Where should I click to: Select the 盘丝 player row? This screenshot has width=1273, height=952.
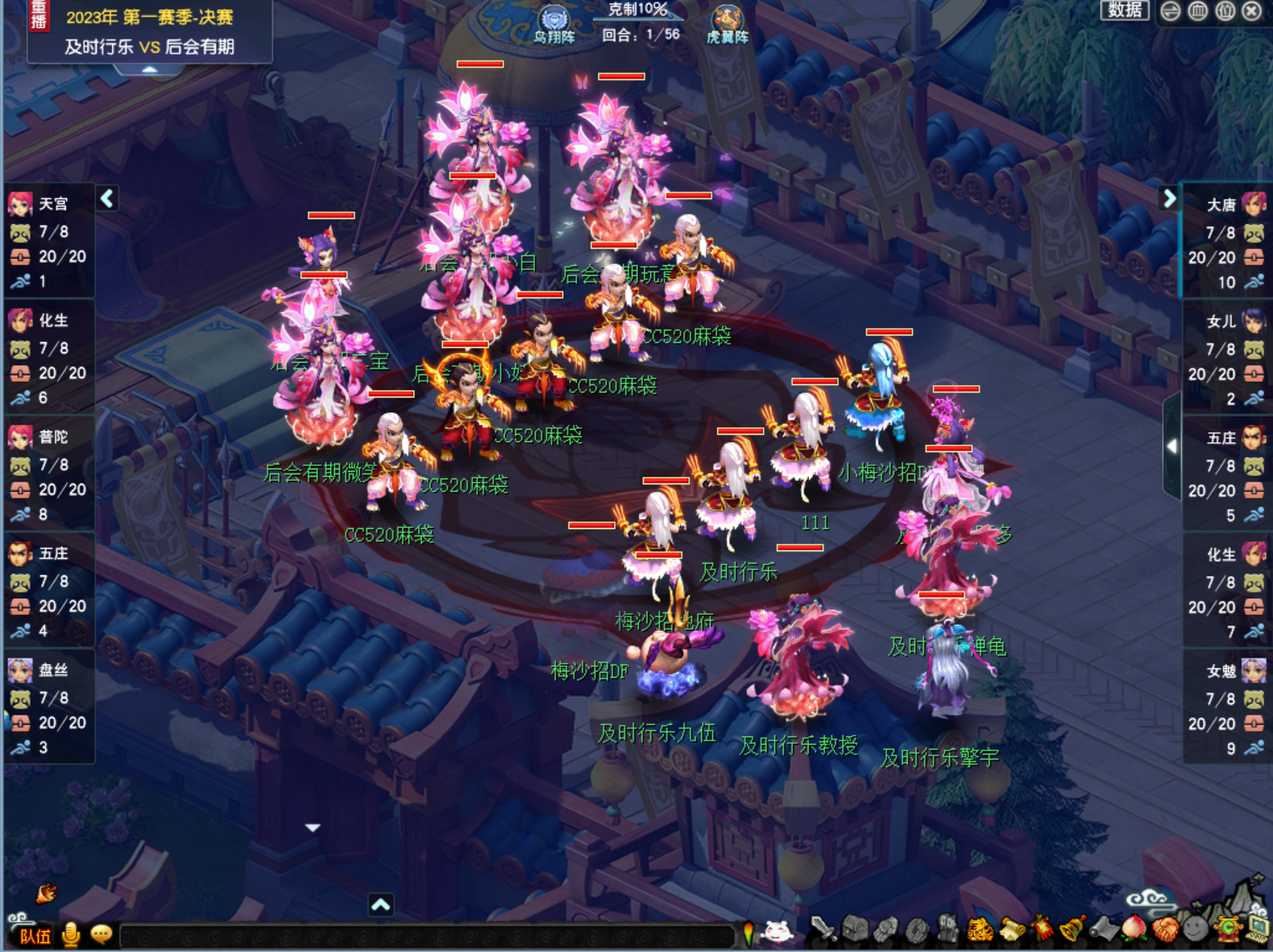tap(48, 707)
